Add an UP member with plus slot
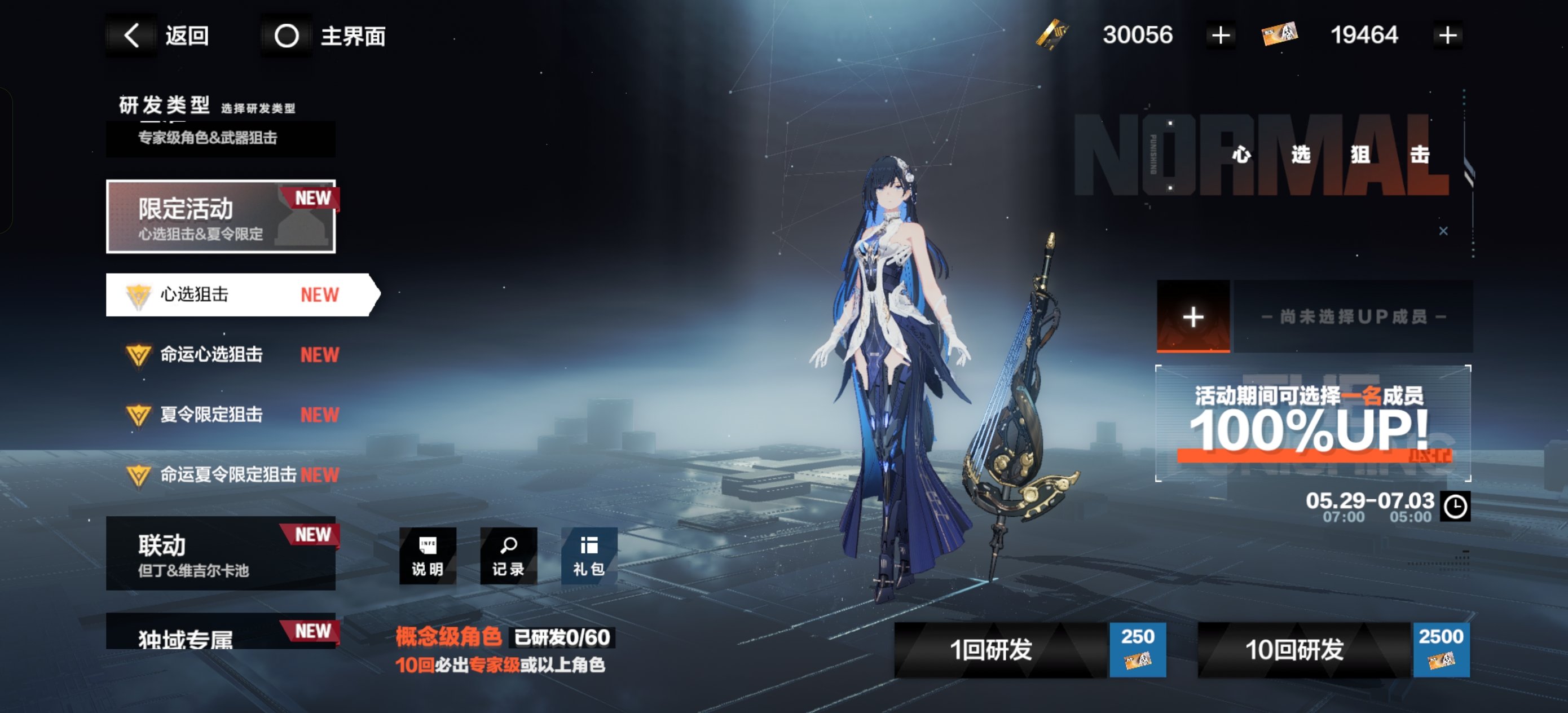The image size is (1568, 713). point(1192,316)
